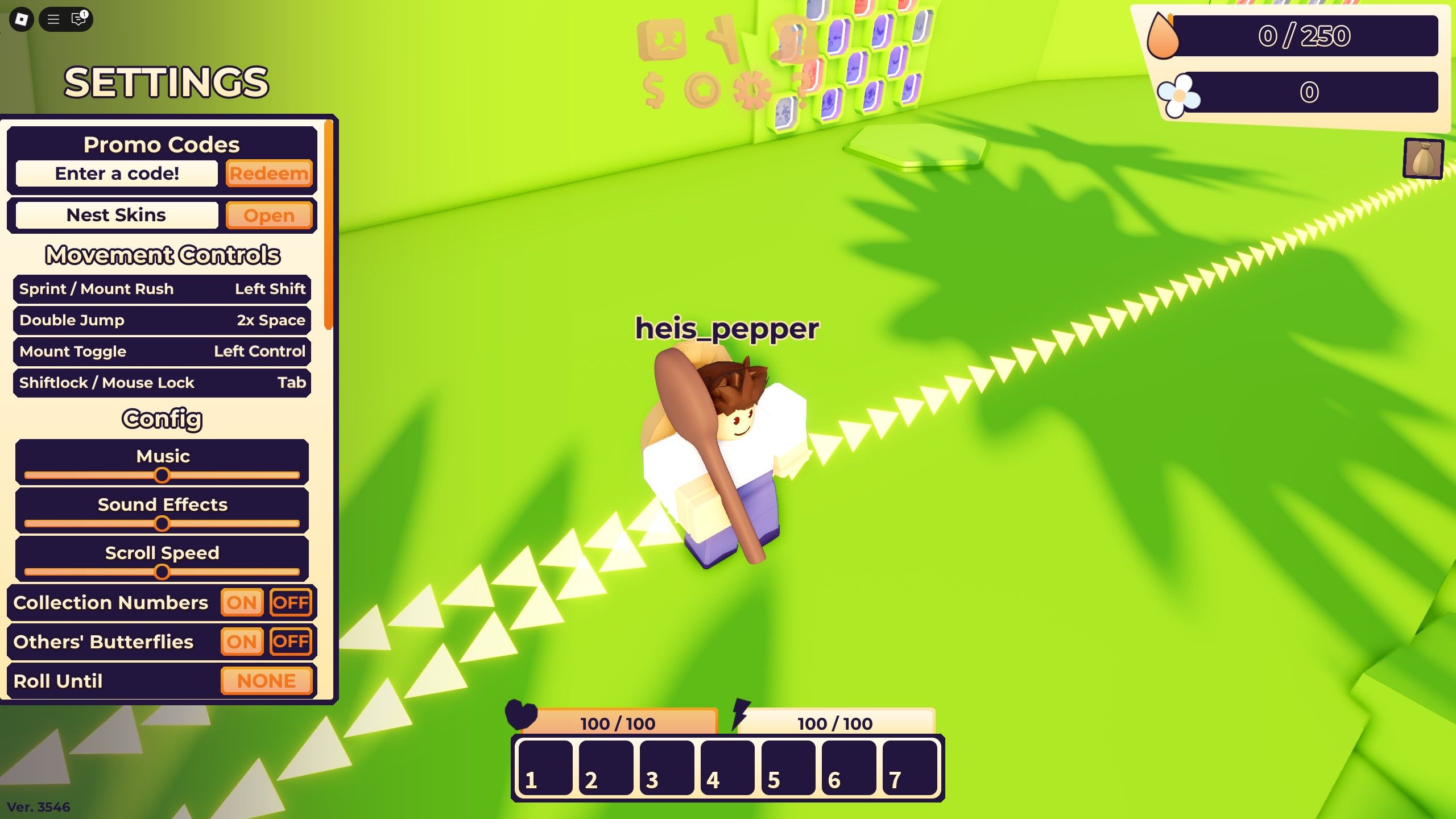The width and height of the screenshot is (1456, 819).
Task: Click the Enter a code! text field
Action: click(x=117, y=173)
